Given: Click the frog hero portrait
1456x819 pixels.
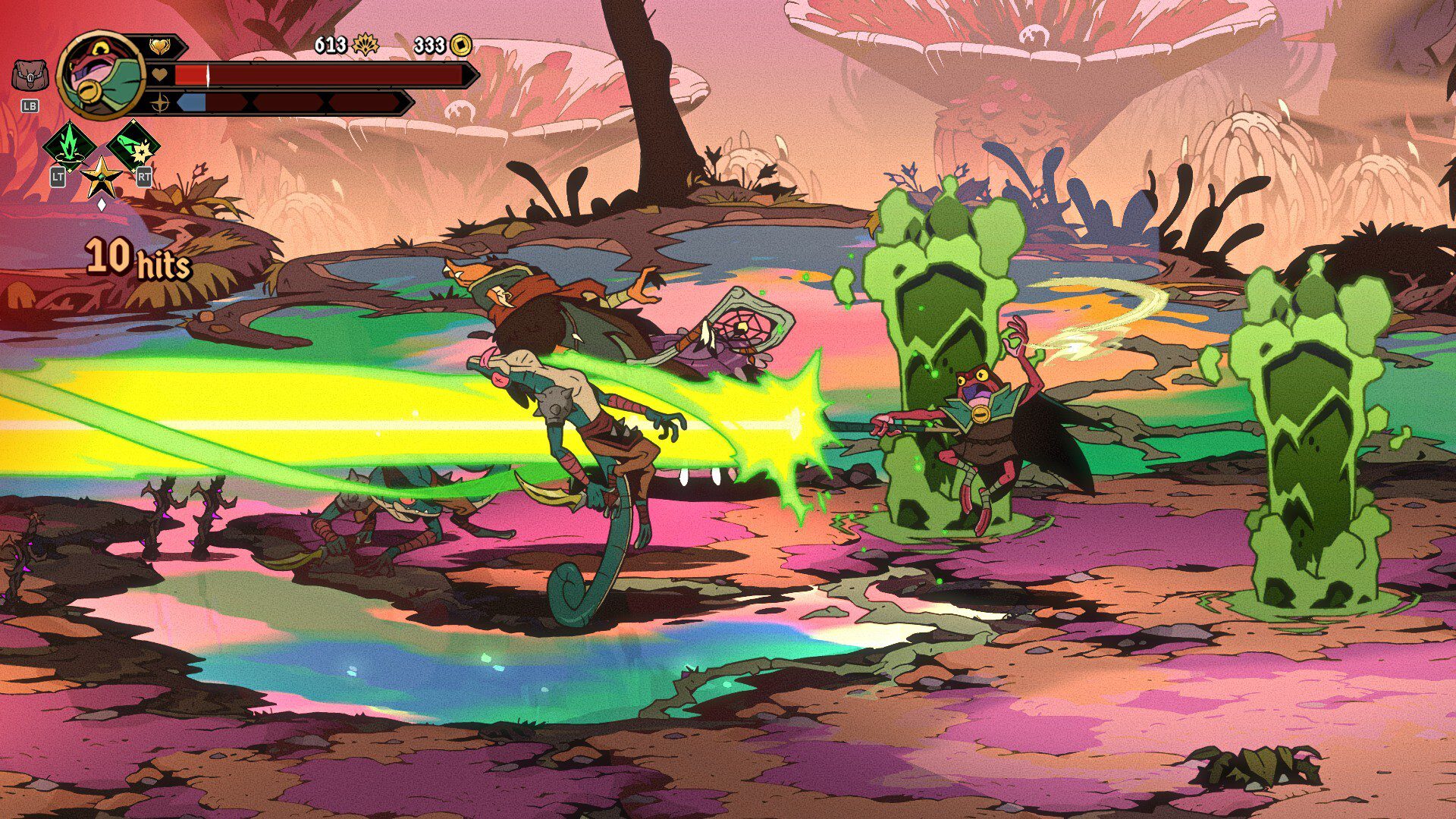Looking at the screenshot, I should click(x=101, y=75).
